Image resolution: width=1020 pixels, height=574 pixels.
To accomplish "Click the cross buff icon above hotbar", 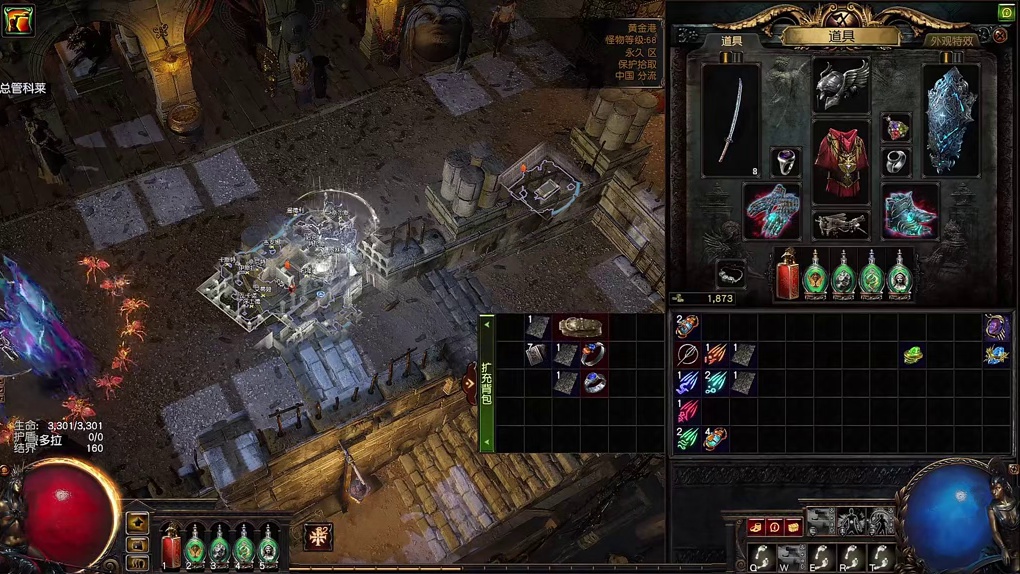I will click(318, 535).
